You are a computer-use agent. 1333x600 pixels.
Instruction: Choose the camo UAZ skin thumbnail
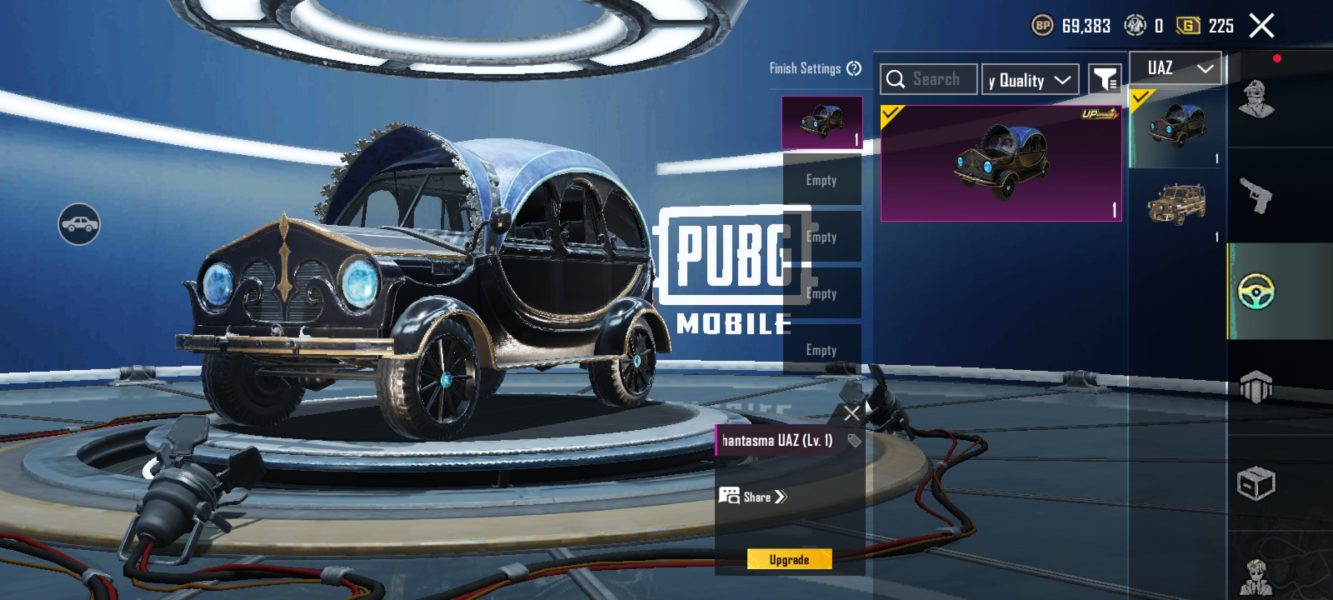point(1176,203)
